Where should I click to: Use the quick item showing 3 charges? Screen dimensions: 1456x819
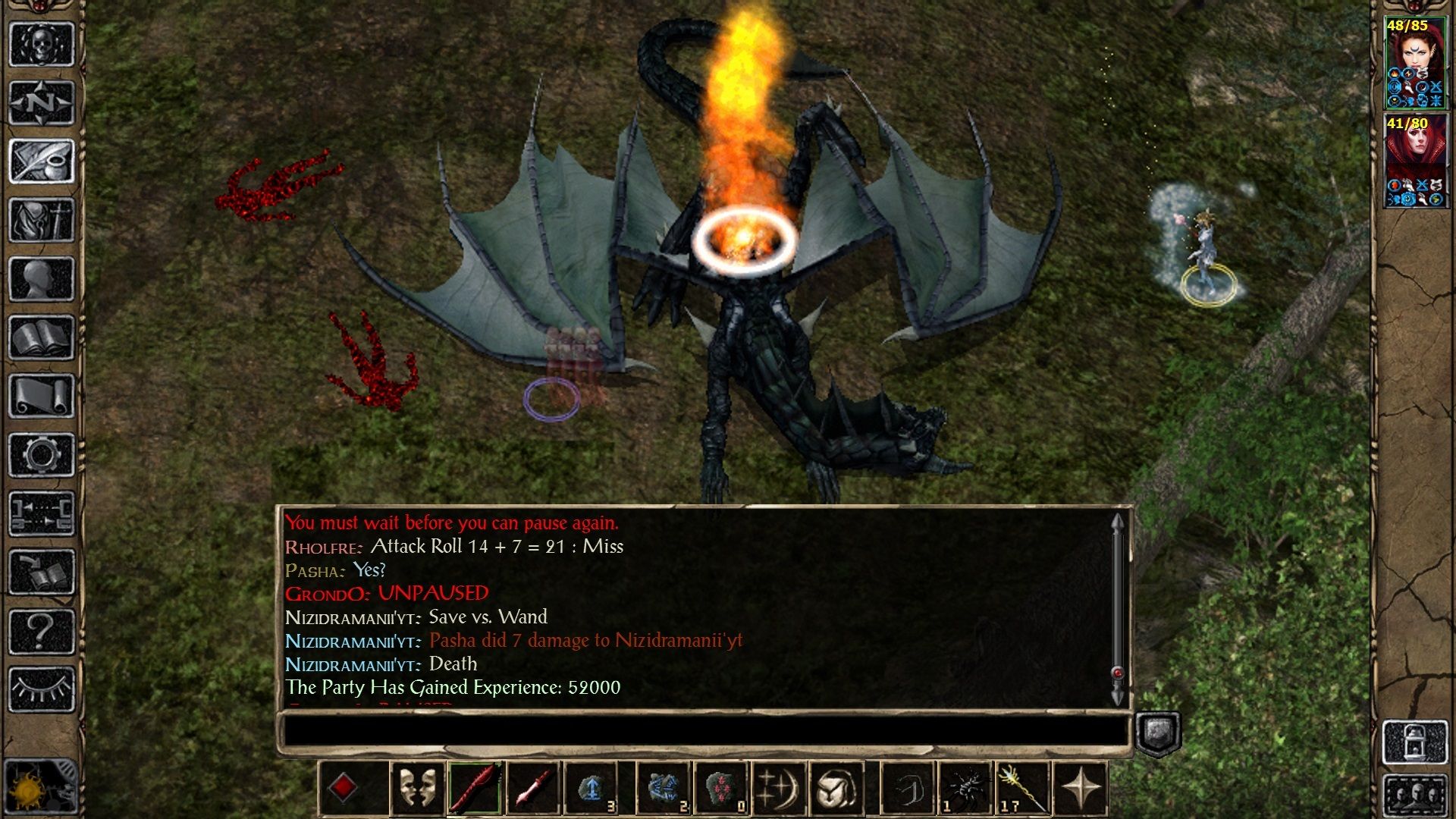tap(591, 787)
